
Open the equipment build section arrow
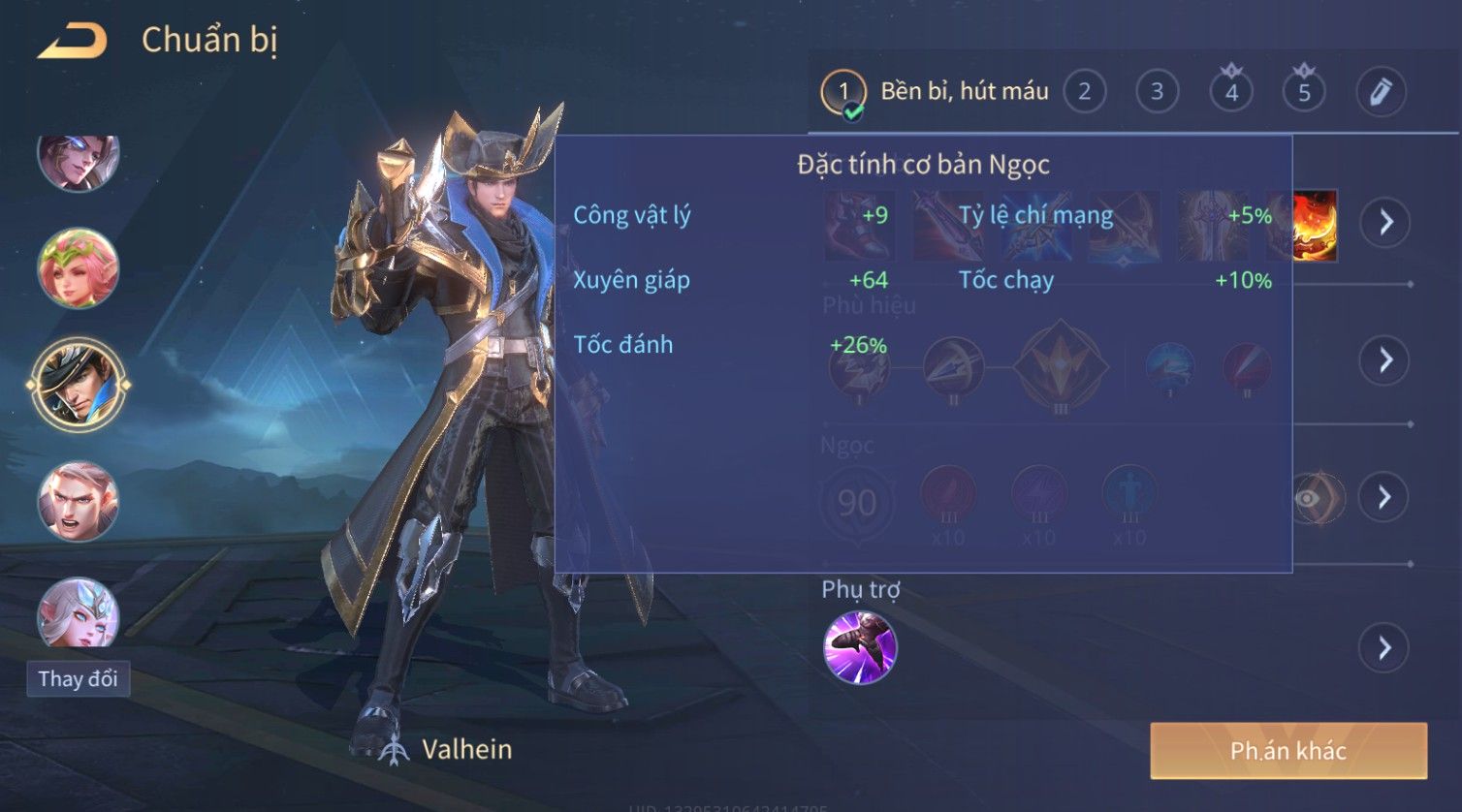click(x=1385, y=222)
